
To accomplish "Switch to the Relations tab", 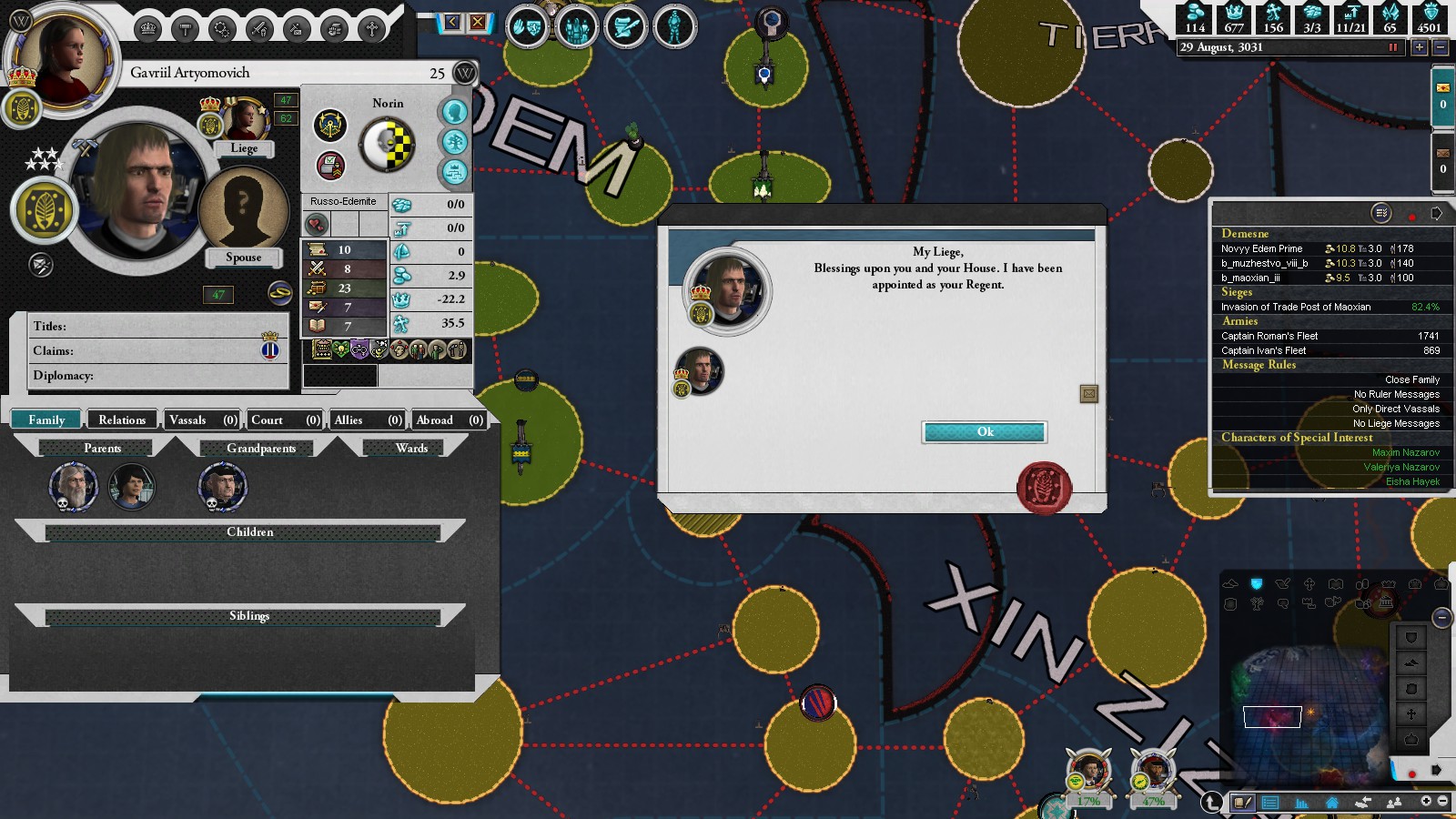I will 122,420.
